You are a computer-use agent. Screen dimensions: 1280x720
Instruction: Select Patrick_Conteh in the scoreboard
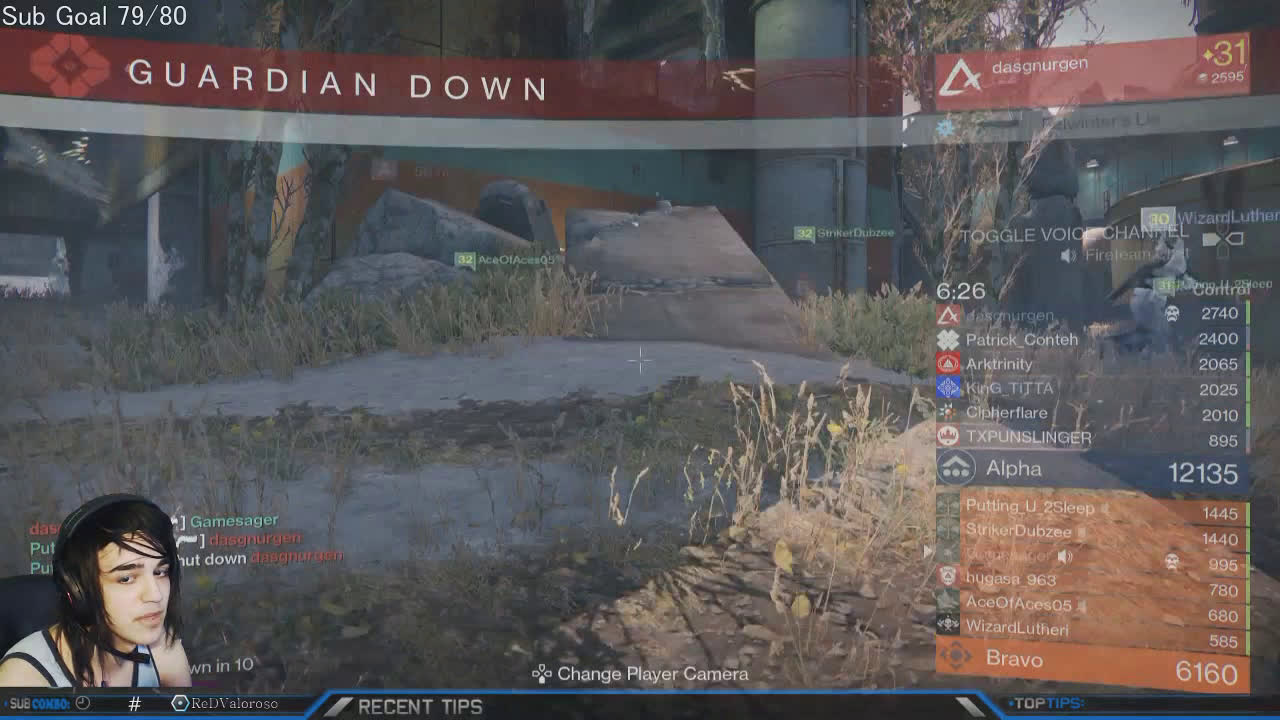point(1090,340)
